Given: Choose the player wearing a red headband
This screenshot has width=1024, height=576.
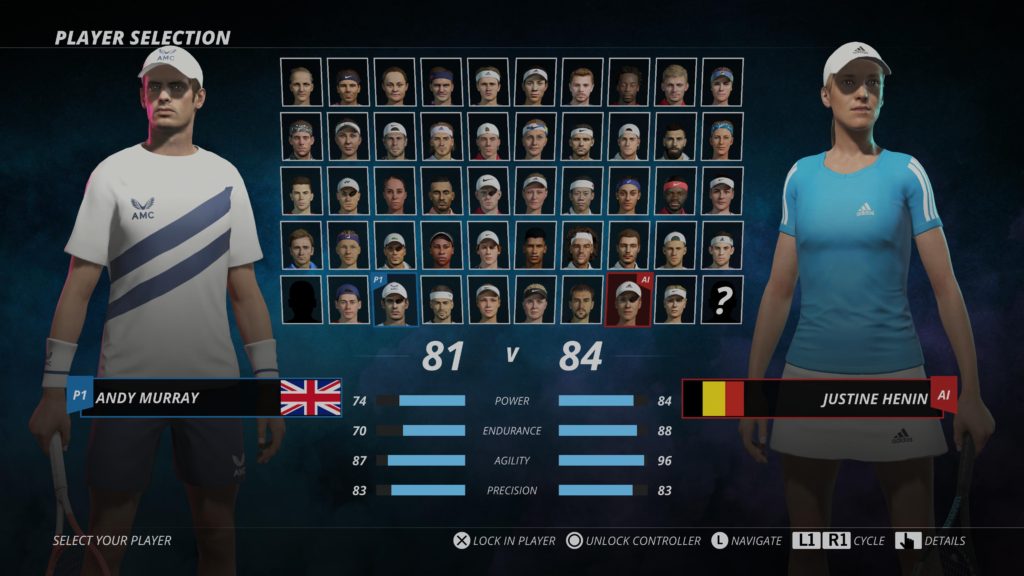Looking at the screenshot, I should point(675,191).
